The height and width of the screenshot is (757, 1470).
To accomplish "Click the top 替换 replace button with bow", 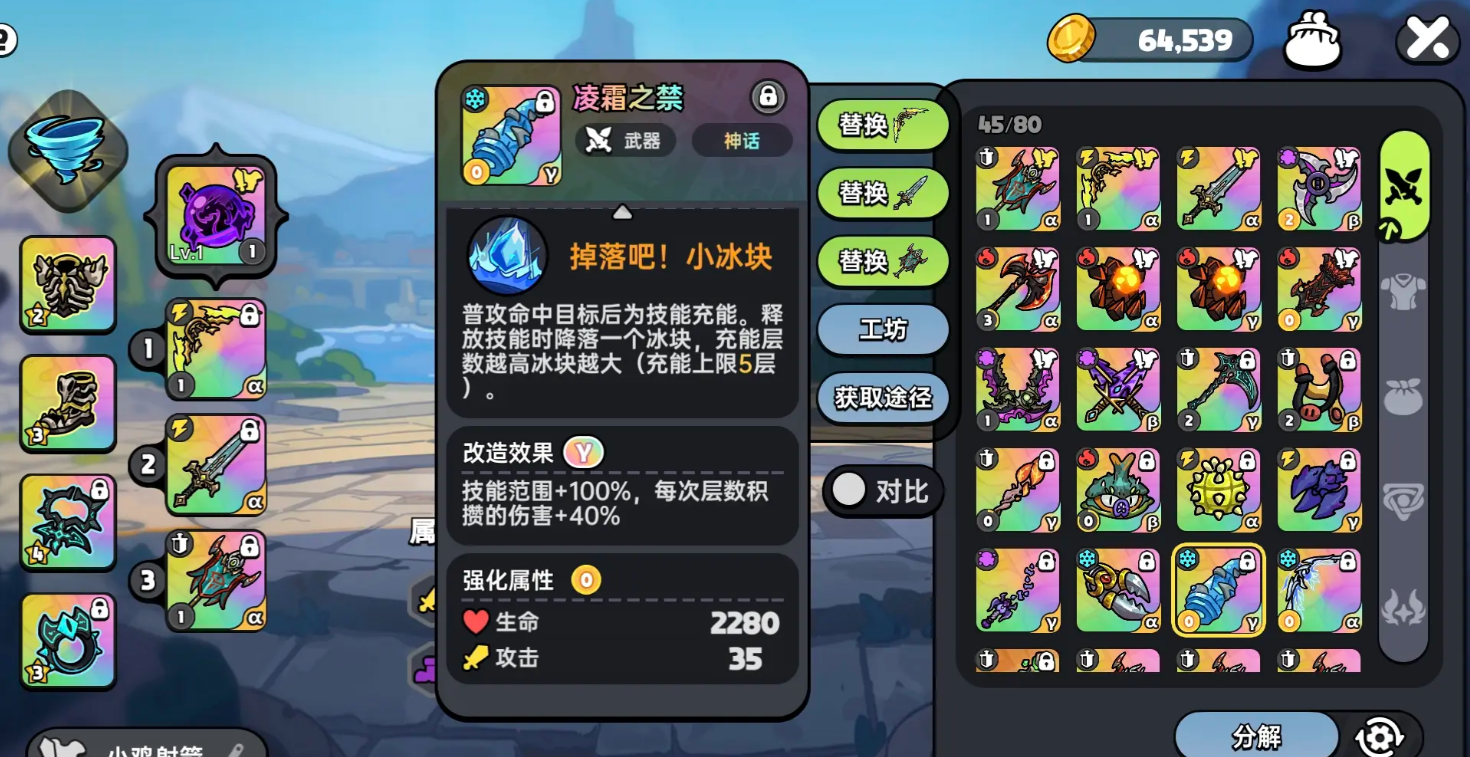I will coord(884,126).
